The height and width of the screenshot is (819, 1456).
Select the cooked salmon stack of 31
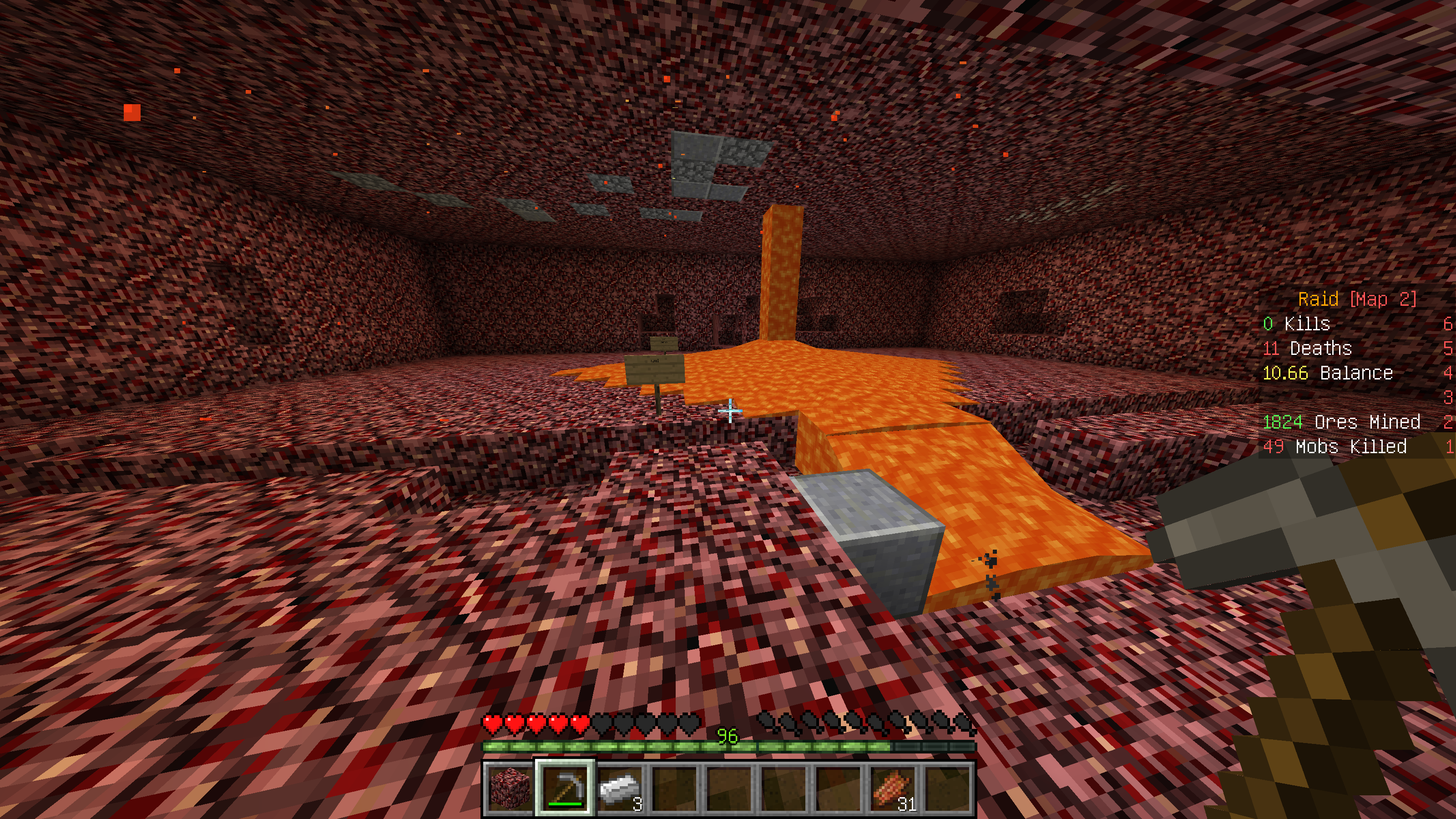893,788
